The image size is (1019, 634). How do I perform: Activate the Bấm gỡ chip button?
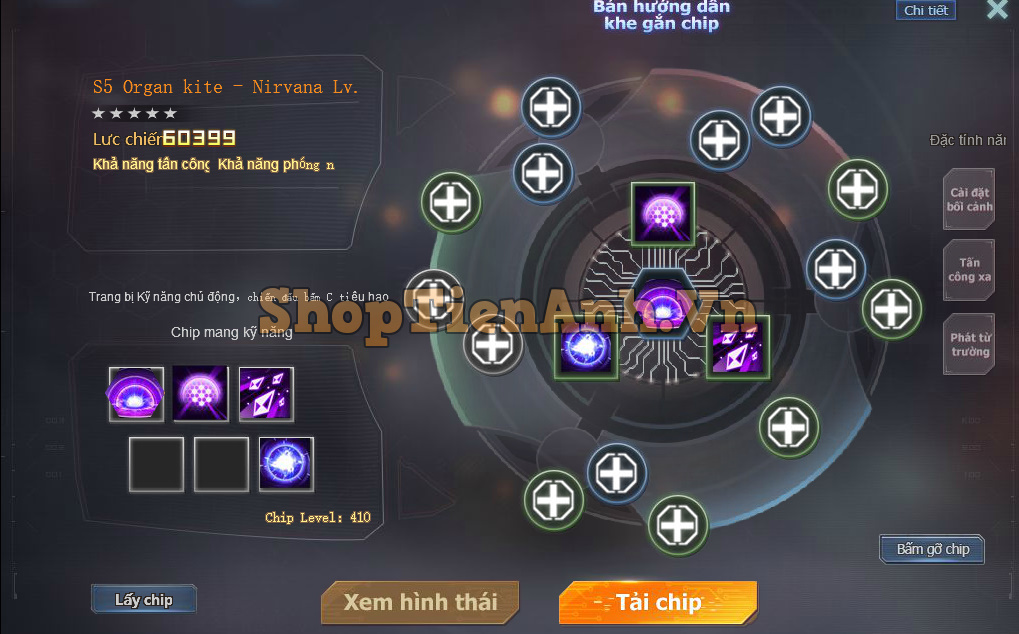[x=932, y=549]
